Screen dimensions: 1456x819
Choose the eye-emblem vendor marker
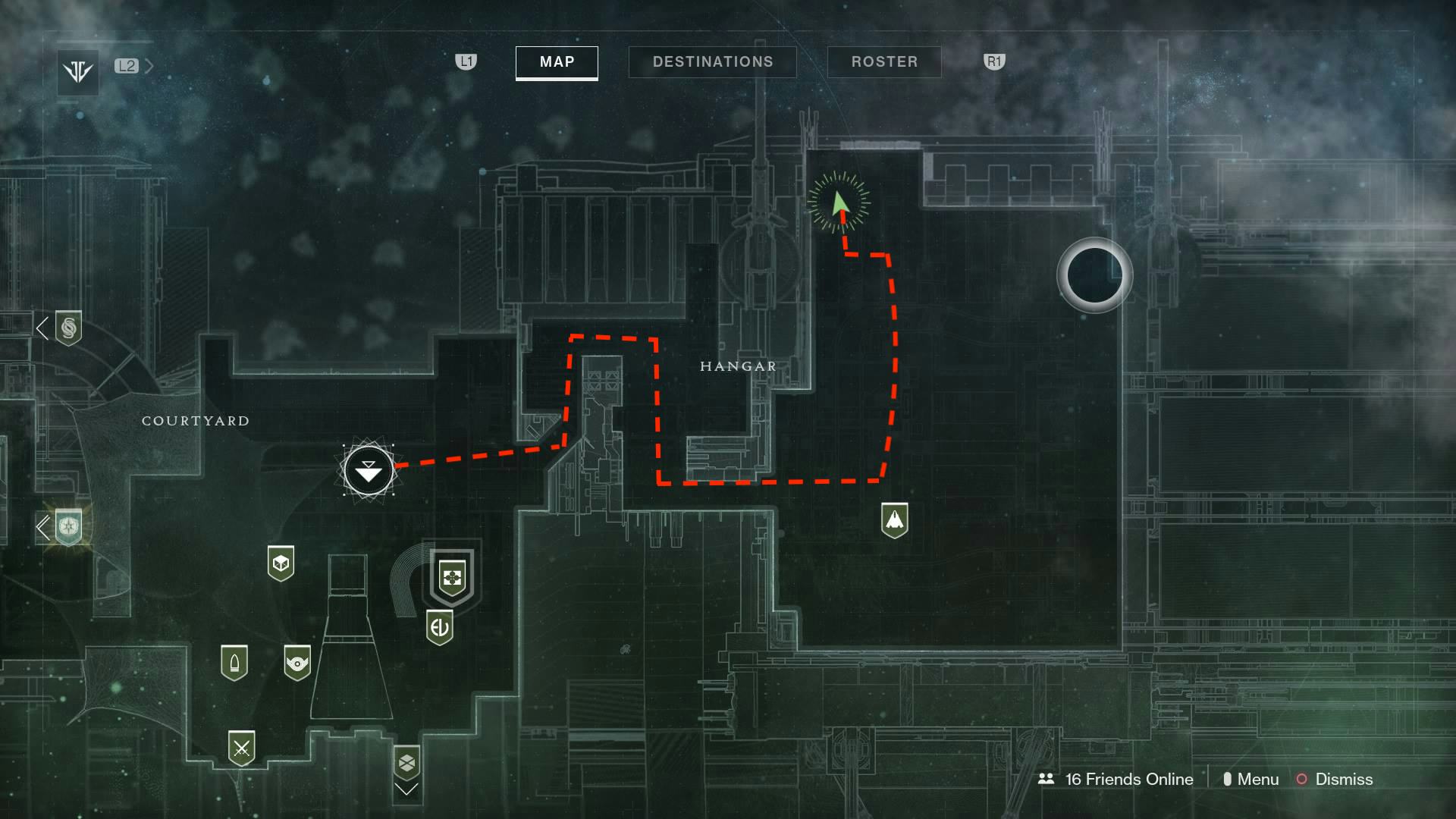[297, 663]
